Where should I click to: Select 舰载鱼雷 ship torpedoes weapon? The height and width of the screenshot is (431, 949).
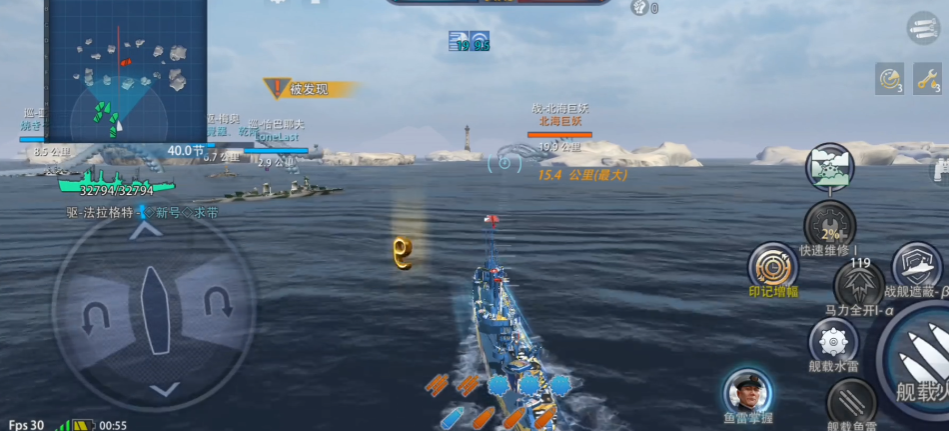click(x=852, y=403)
